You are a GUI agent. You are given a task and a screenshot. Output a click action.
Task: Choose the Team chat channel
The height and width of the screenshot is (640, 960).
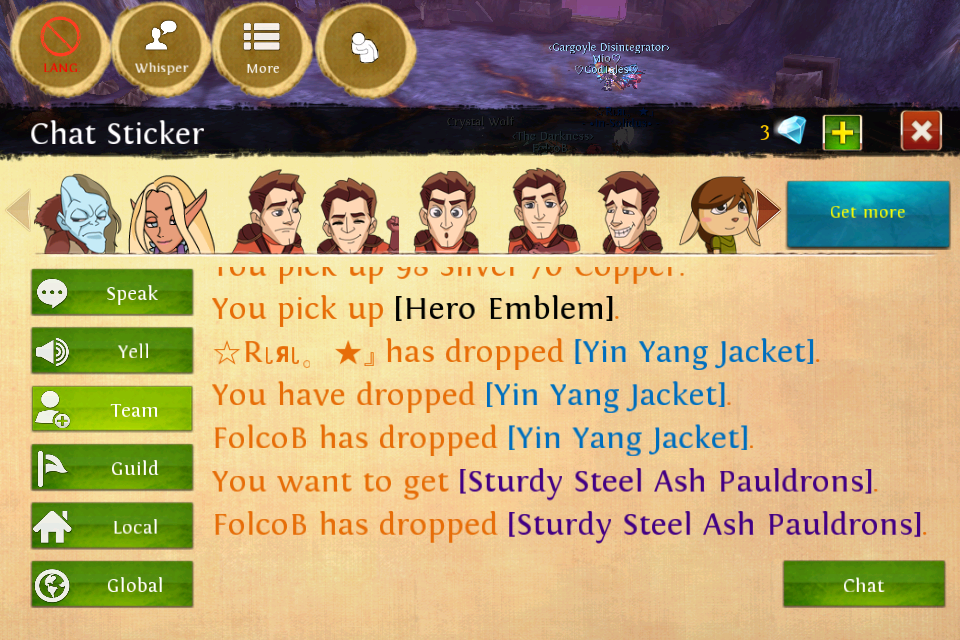click(x=112, y=410)
